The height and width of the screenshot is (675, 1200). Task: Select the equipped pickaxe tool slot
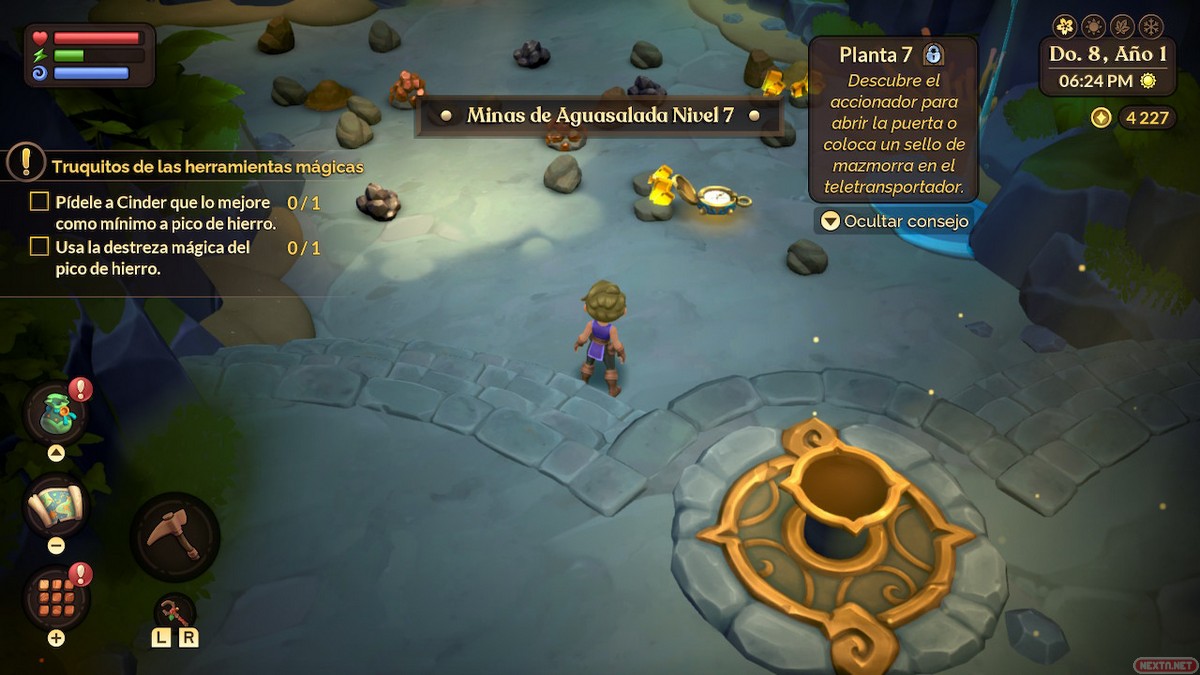174,536
